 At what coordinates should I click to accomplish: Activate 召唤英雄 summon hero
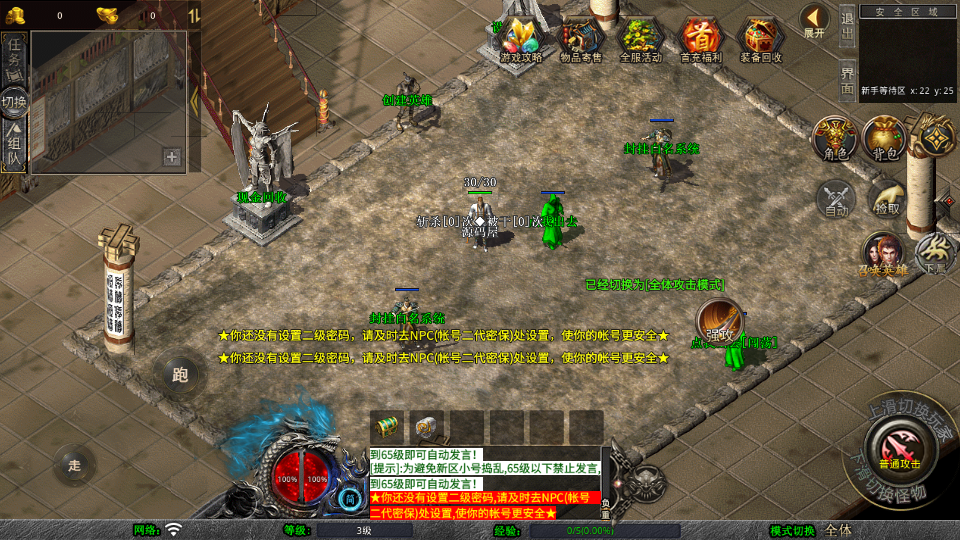coord(883,254)
